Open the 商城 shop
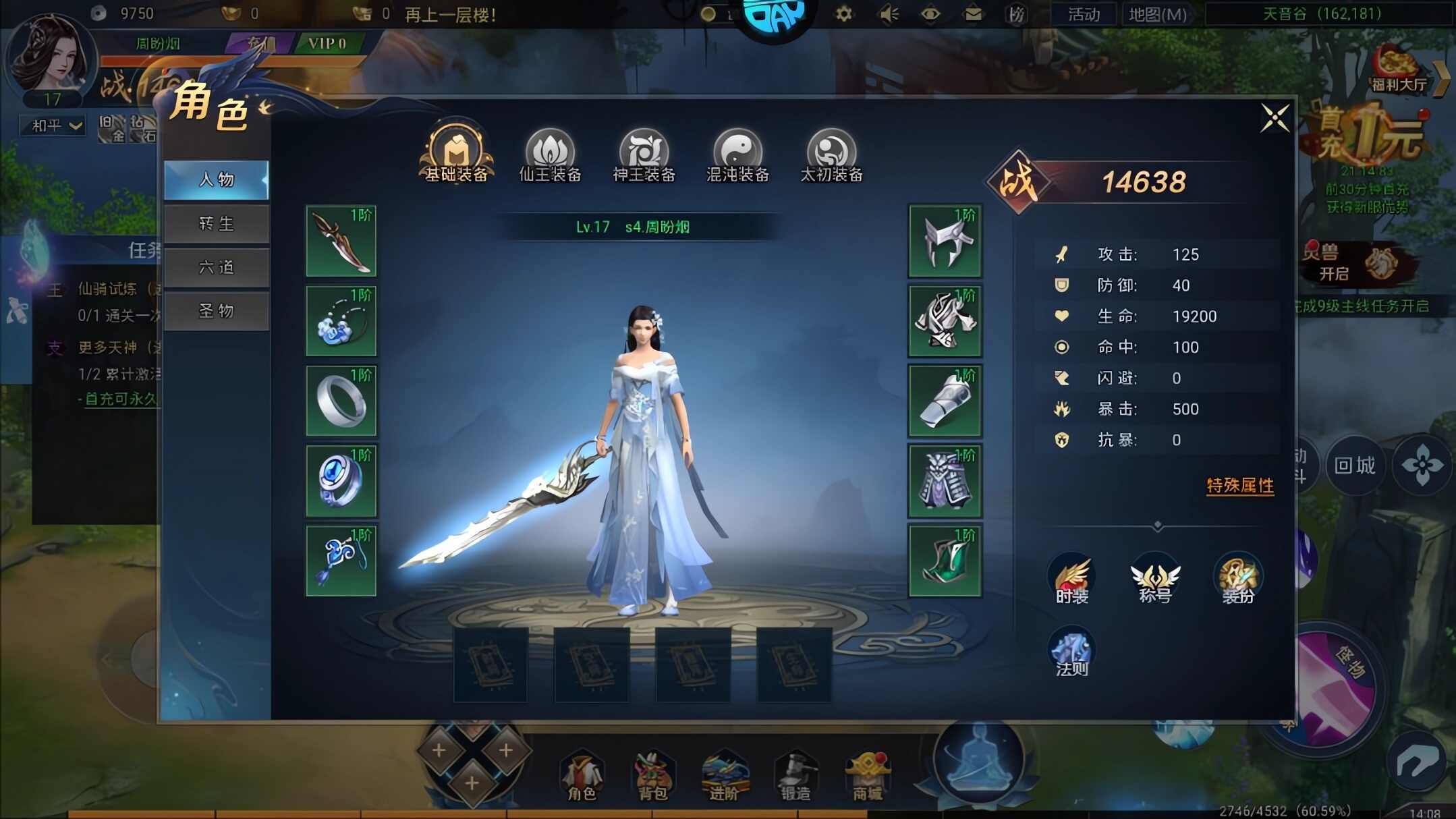1456x819 pixels. (867, 776)
